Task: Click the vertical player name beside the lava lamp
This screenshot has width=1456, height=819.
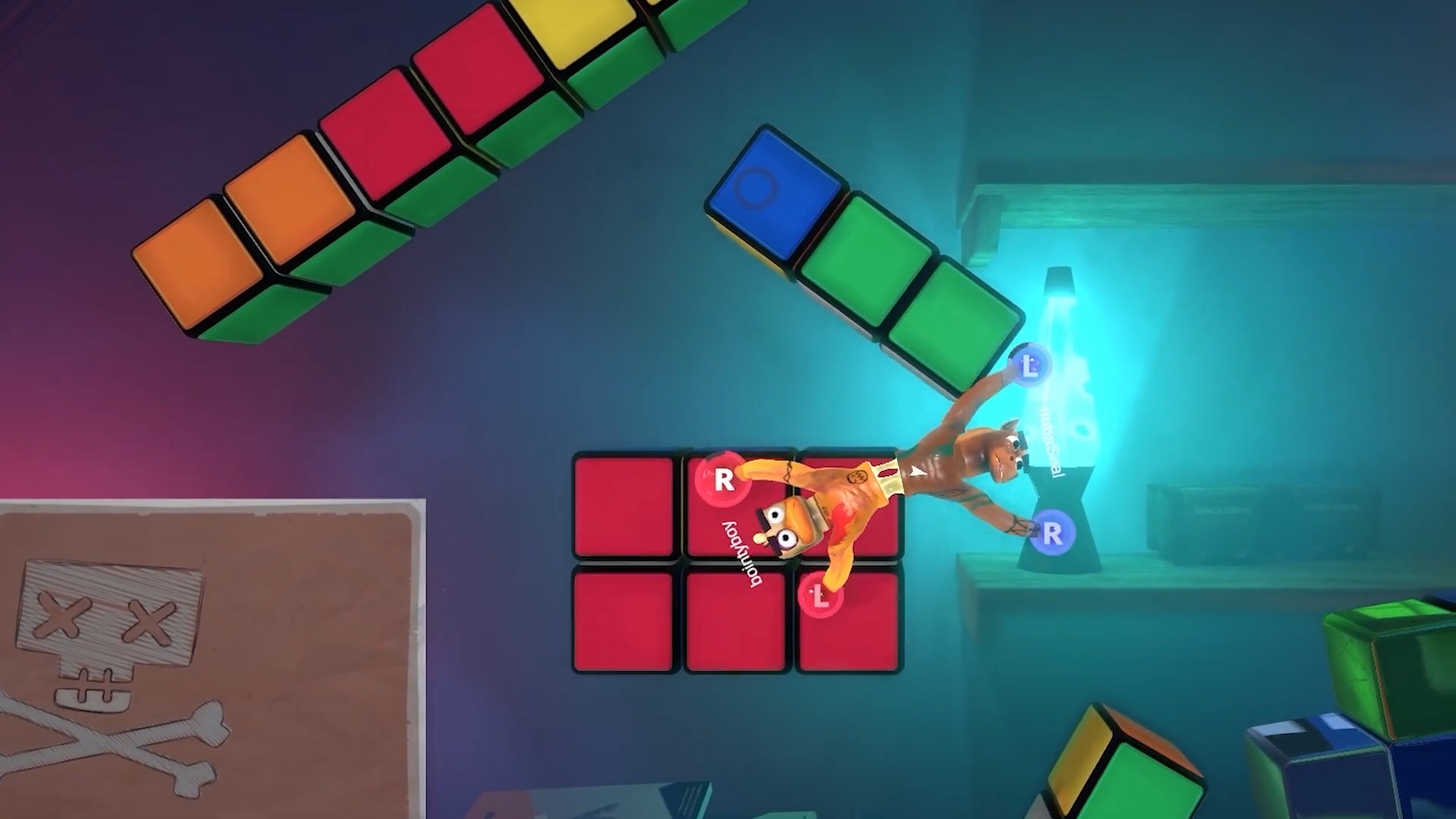Action: [1049, 440]
